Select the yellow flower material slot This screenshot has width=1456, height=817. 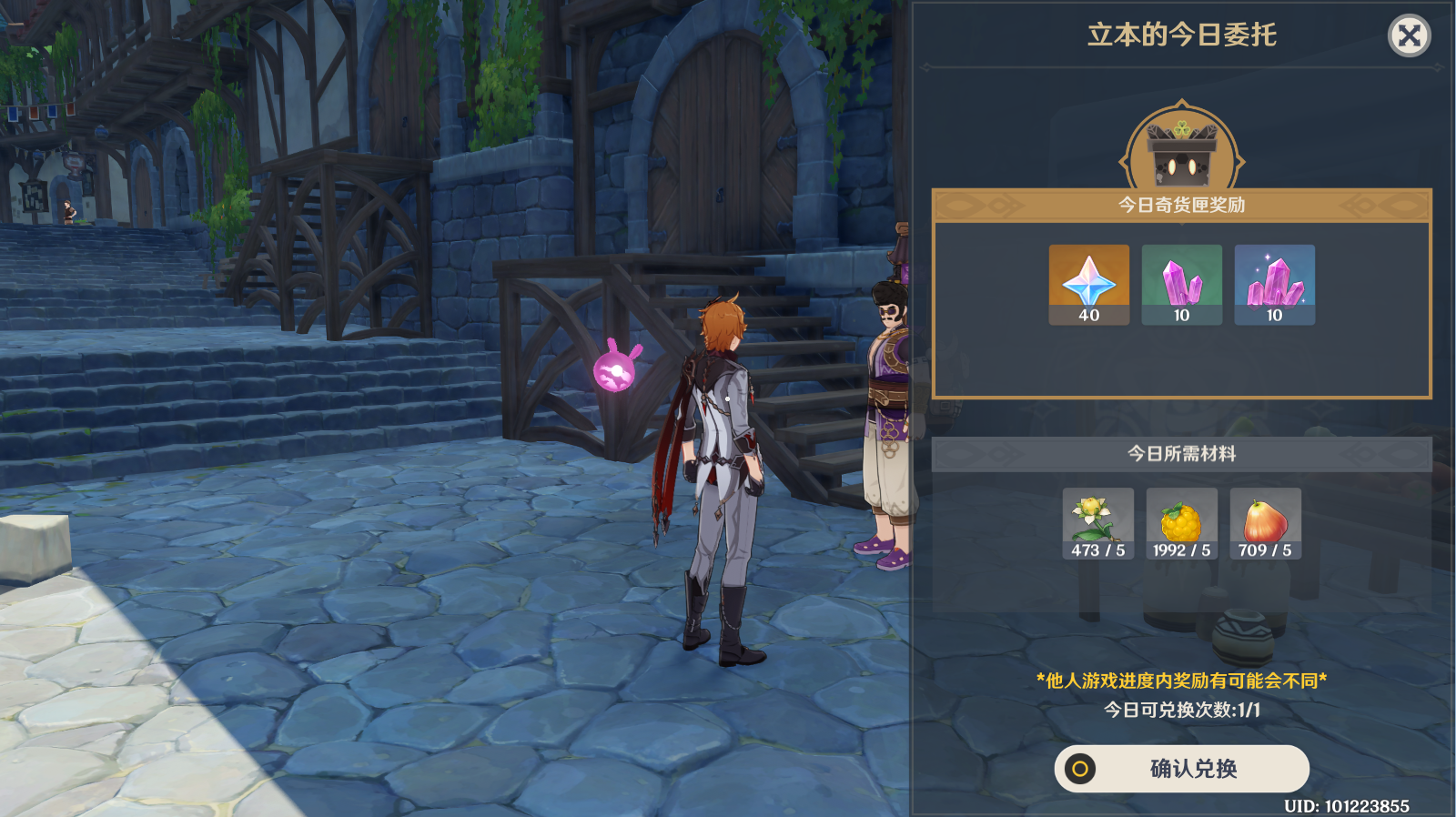tap(1097, 523)
